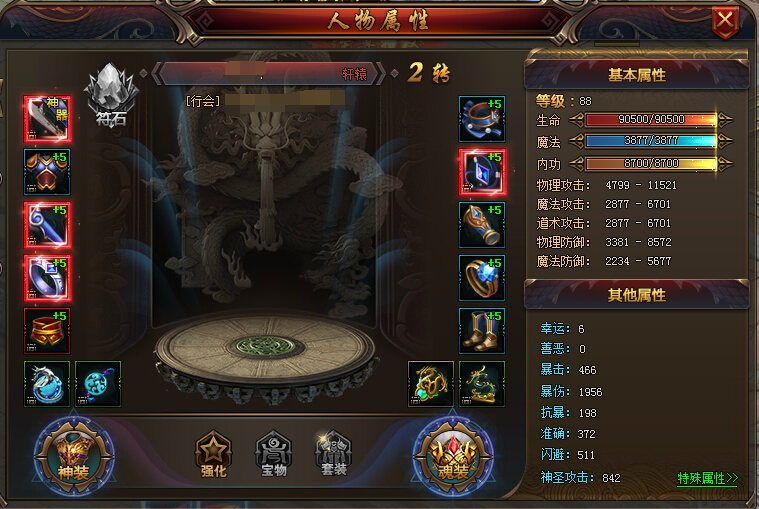
Task: View 特殊属性 special attributes
Action: click(707, 478)
